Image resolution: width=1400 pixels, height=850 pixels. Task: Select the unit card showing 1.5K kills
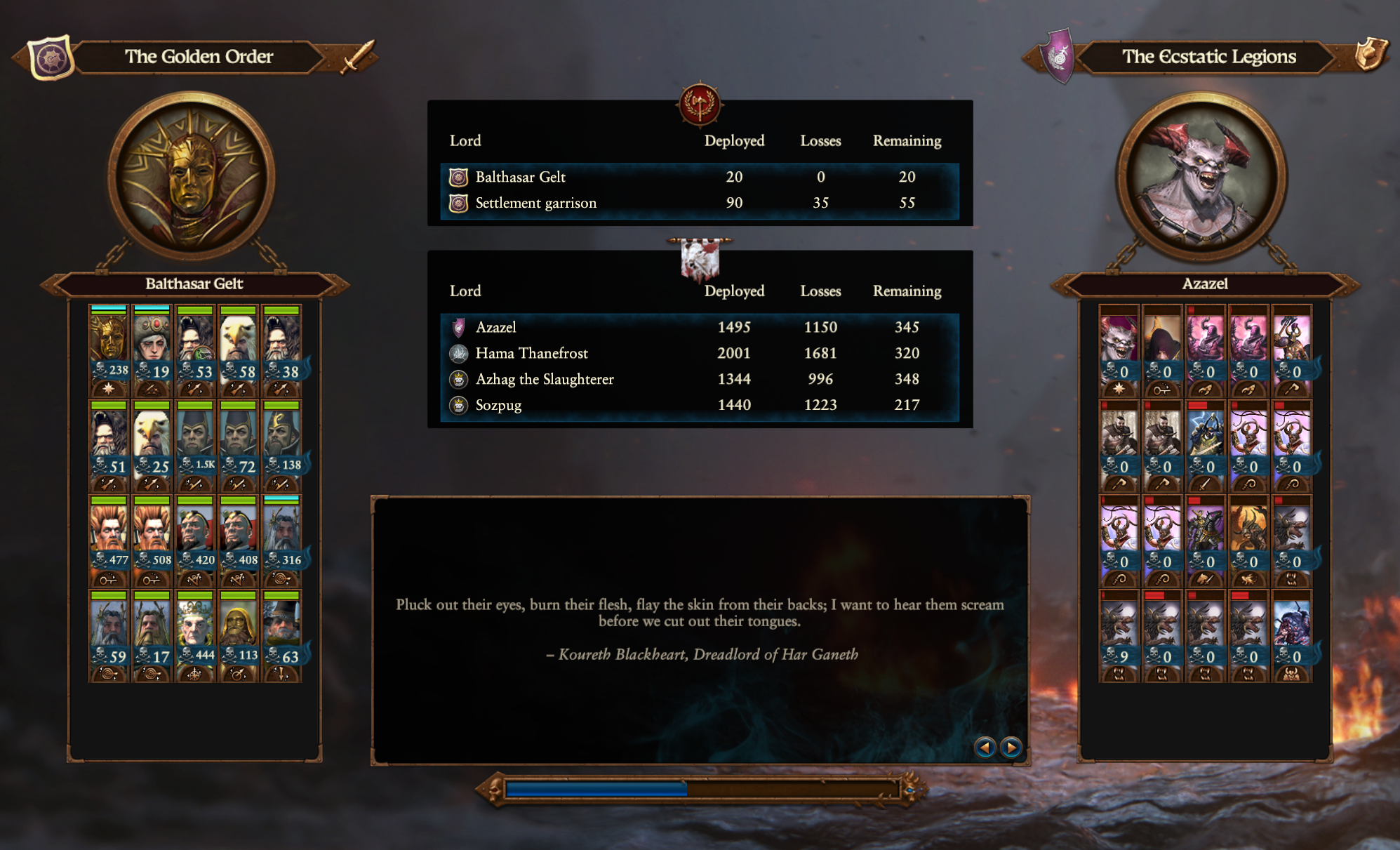pos(195,445)
